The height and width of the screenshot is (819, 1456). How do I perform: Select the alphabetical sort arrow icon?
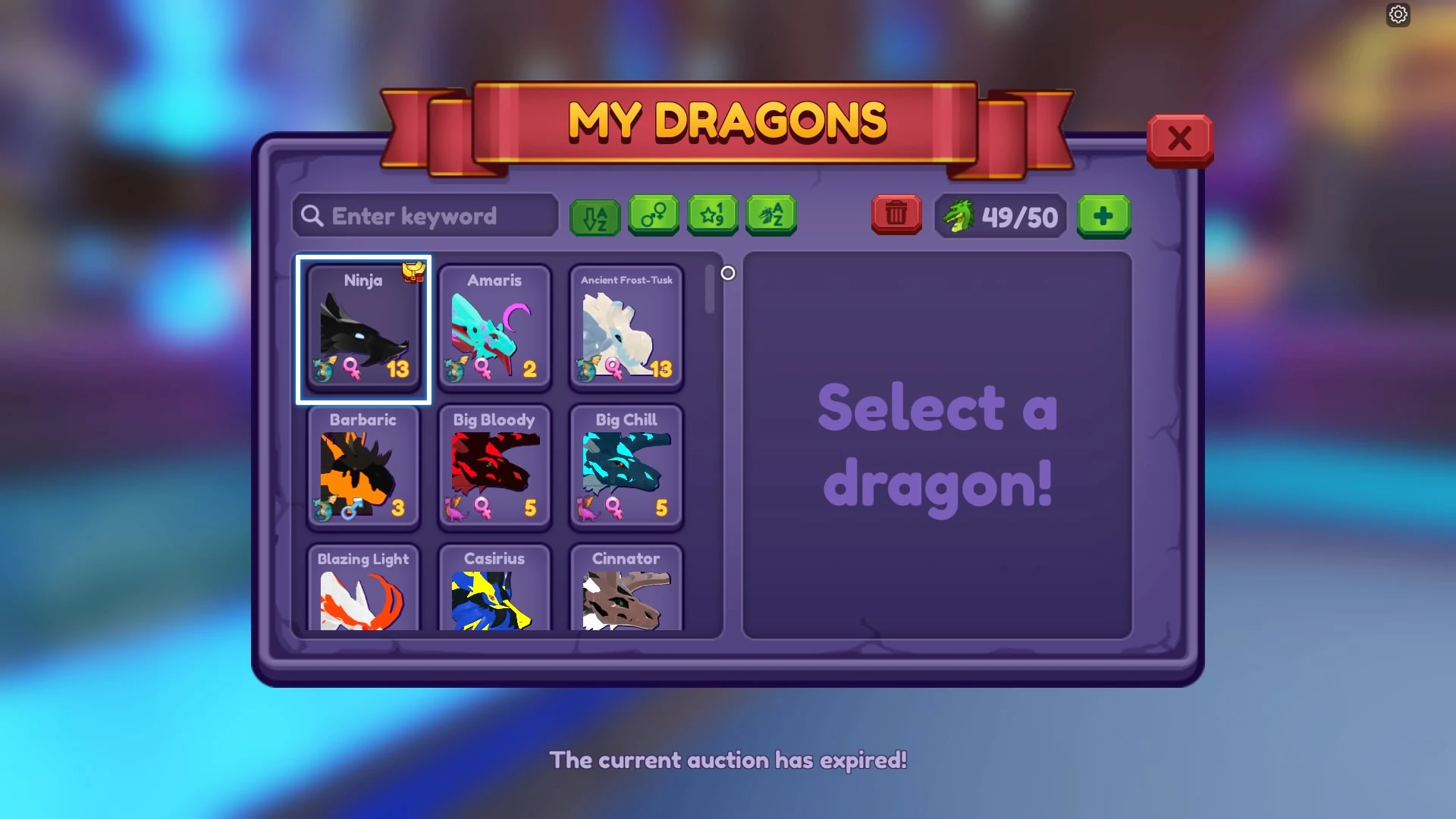pos(595,216)
